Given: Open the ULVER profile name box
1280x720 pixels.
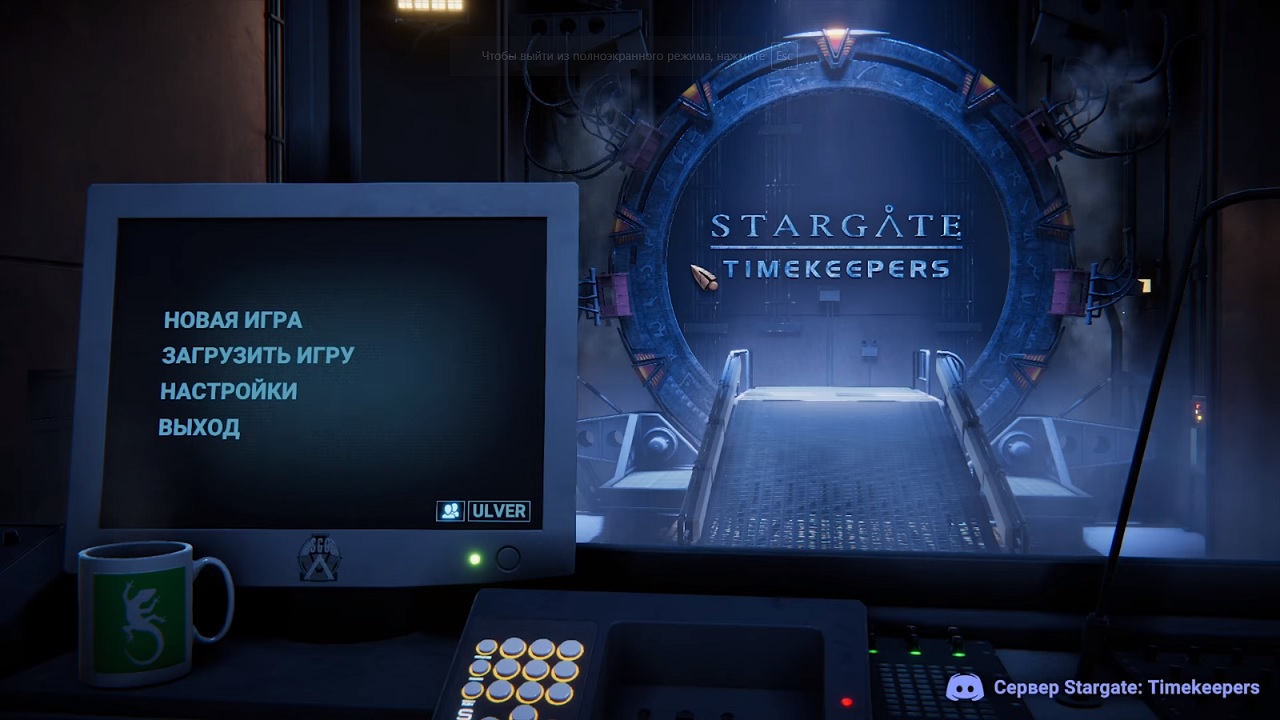Looking at the screenshot, I should pyautogui.click(x=500, y=511).
